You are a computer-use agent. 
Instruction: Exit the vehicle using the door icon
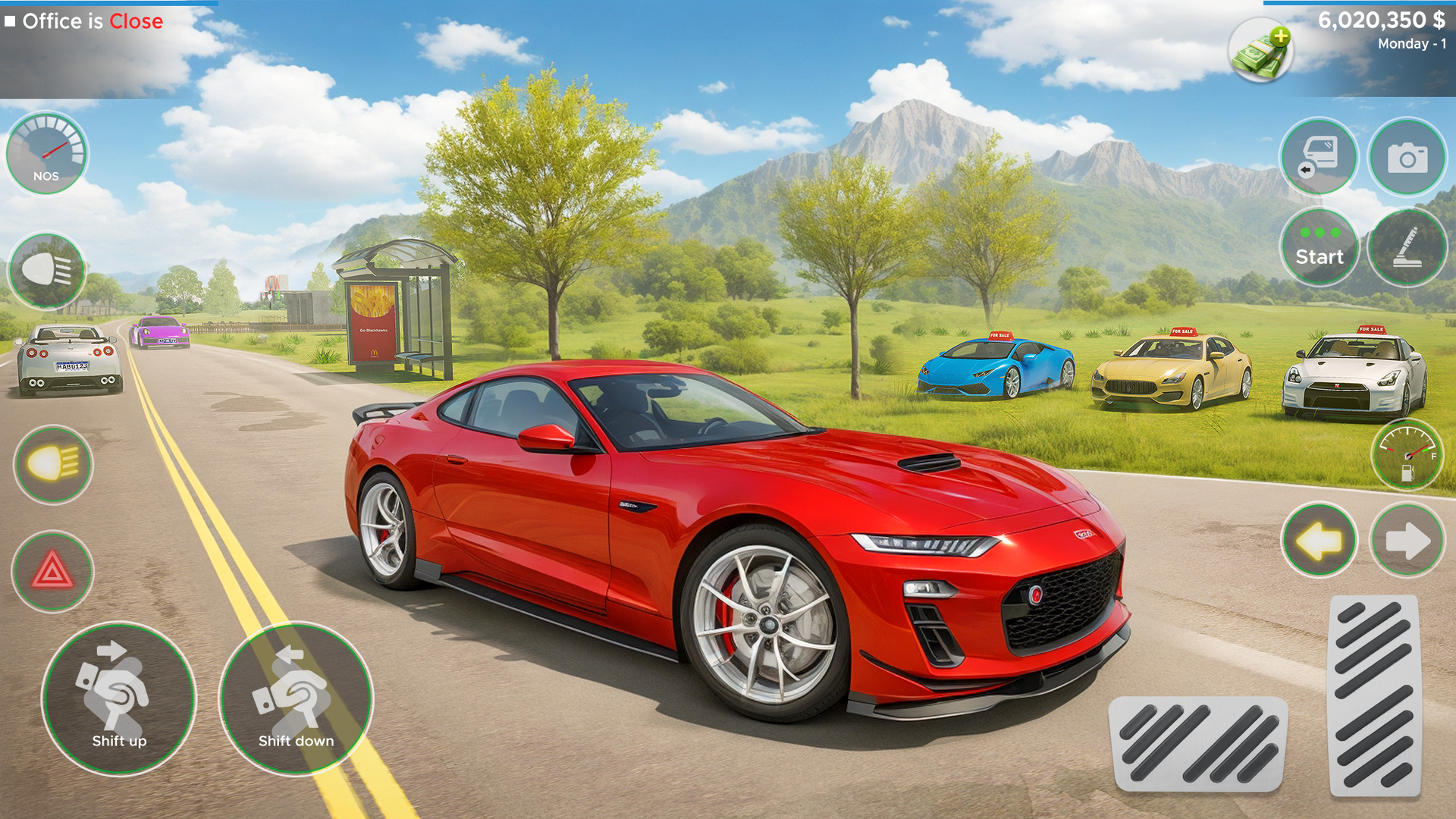(1319, 155)
